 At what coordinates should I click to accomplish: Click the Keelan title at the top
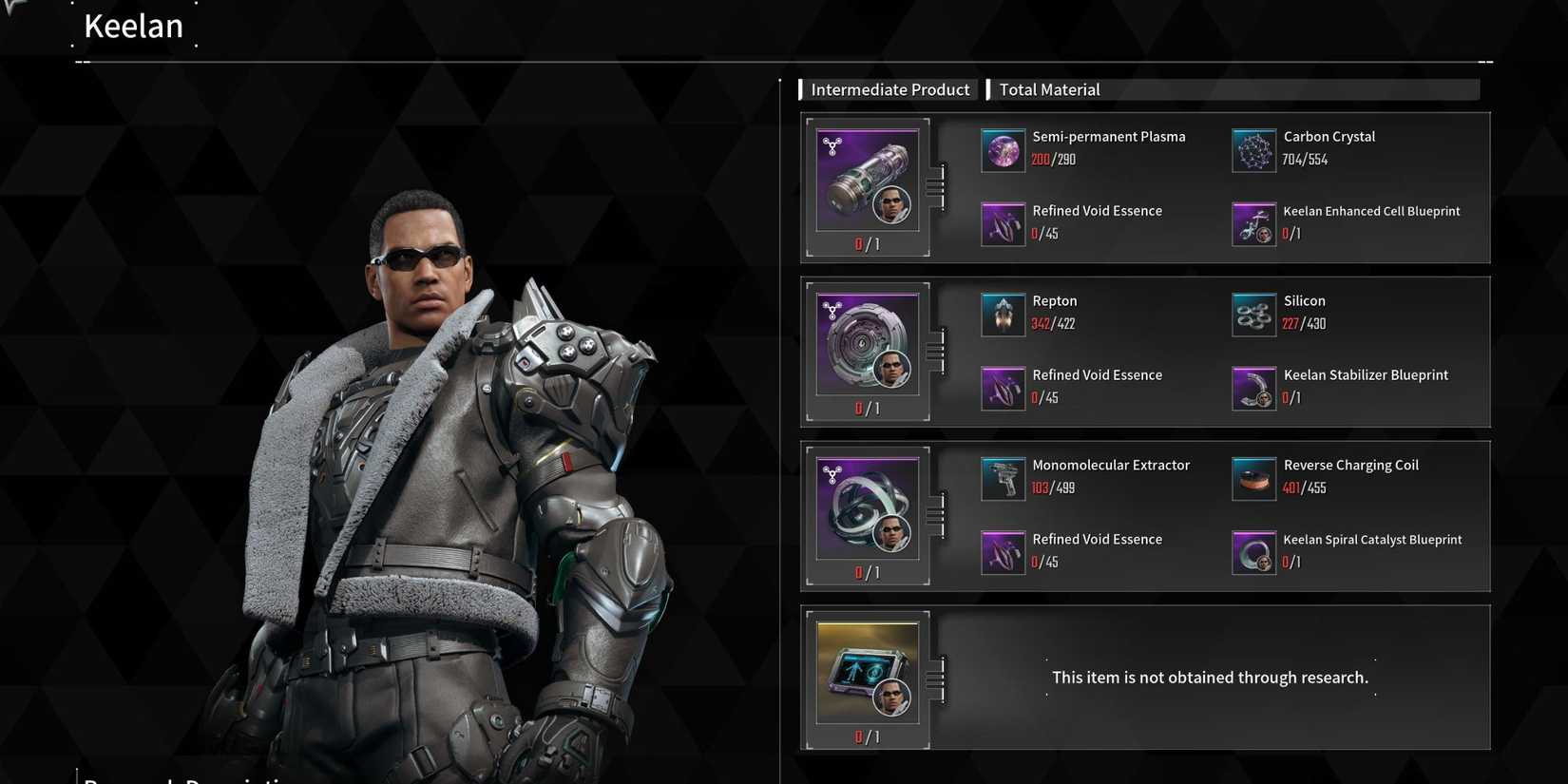tap(134, 26)
